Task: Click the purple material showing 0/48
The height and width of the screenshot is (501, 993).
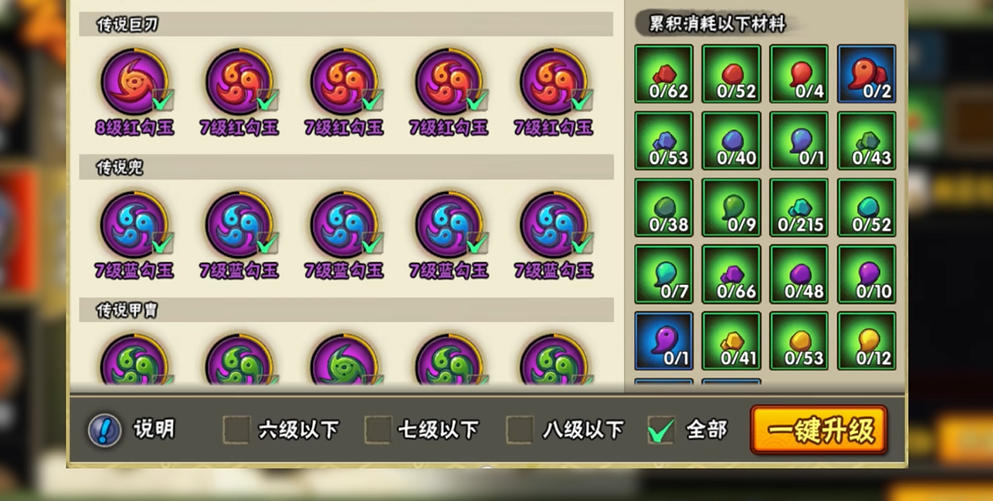Action: click(799, 275)
